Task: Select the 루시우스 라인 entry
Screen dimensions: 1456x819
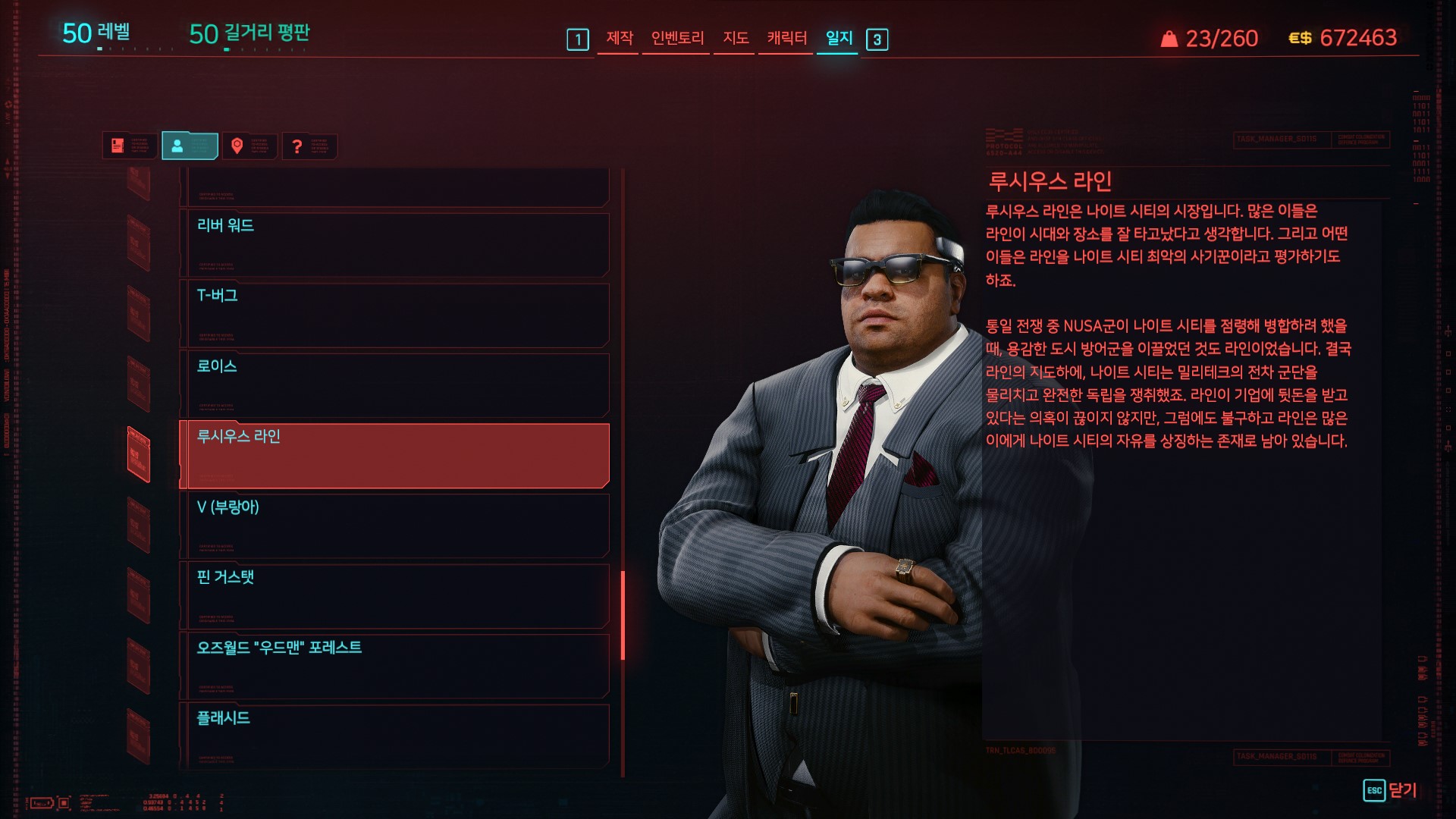Action: click(x=394, y=455)
